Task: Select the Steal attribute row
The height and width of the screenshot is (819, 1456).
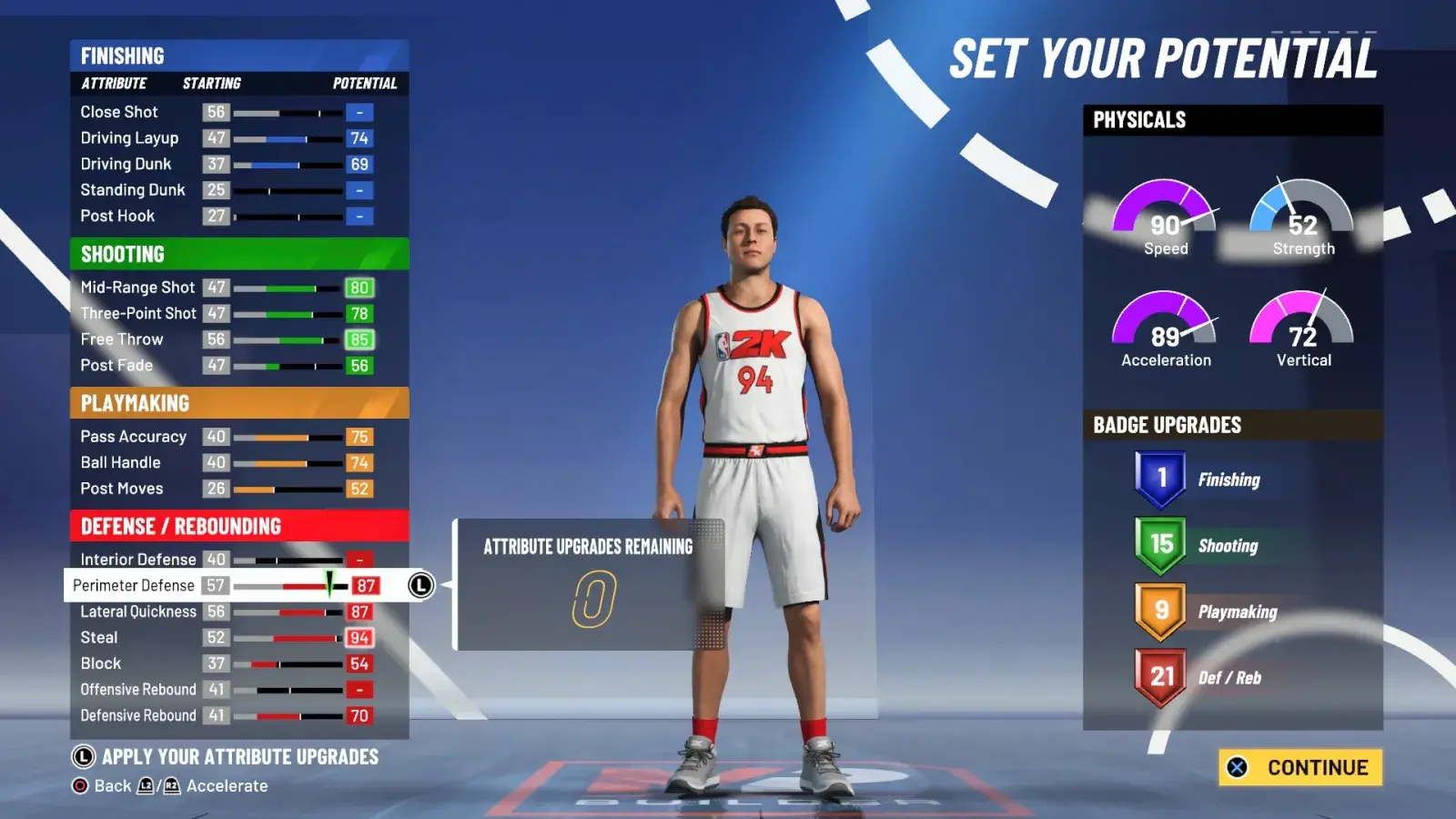Action: coord(227,638)
